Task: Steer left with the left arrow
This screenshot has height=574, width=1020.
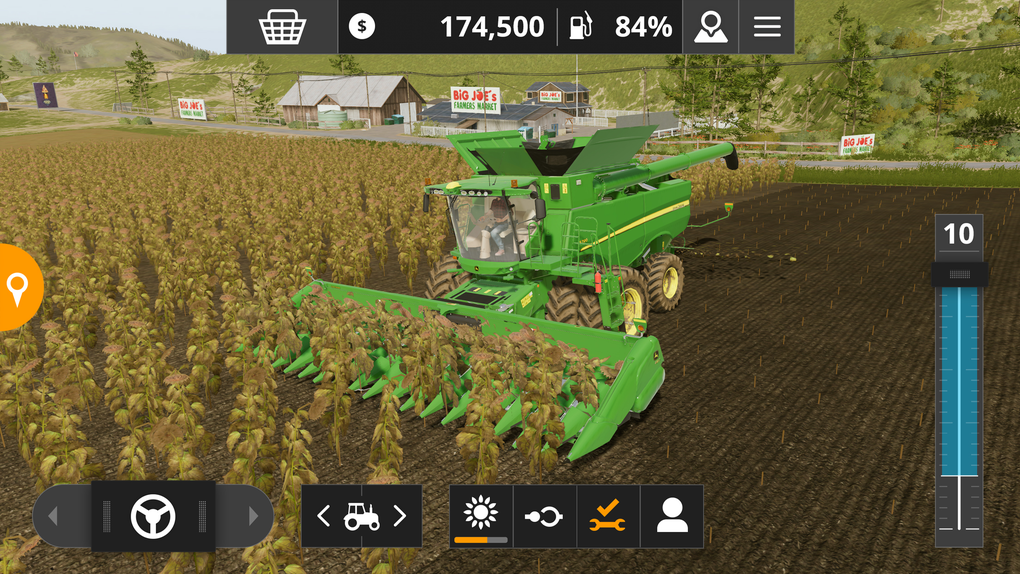Action: click(54, 516)
